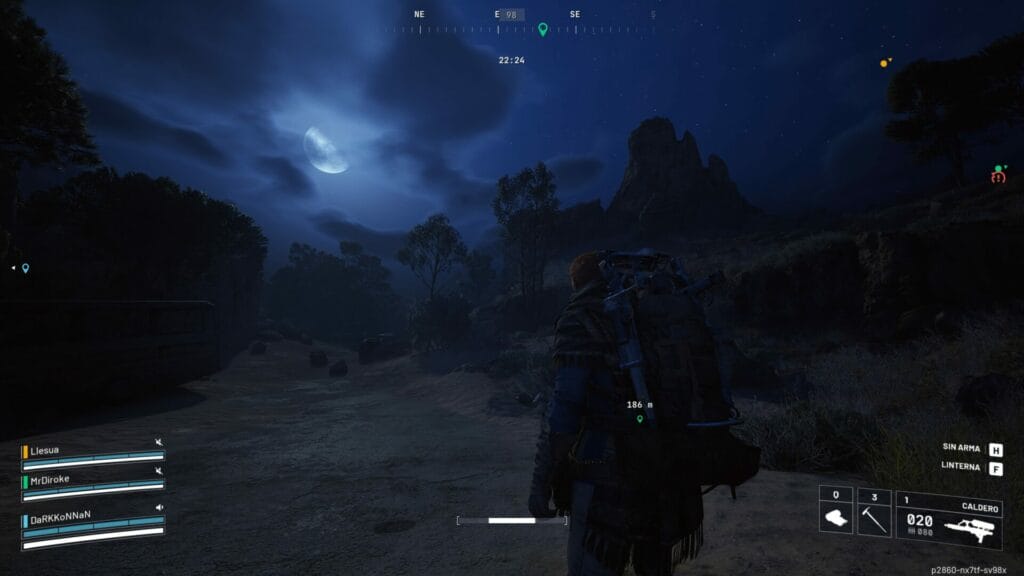Viewport: 1024px width, 576px height.
Task: Click the green teammate marker with red alert
Action: [x=998, y=172]
